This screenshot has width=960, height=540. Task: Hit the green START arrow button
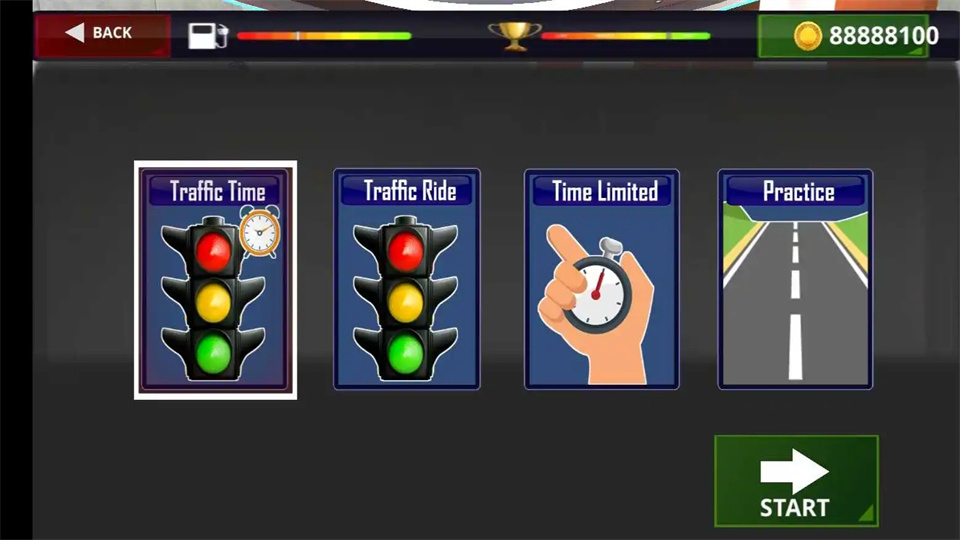pos(795,481)
